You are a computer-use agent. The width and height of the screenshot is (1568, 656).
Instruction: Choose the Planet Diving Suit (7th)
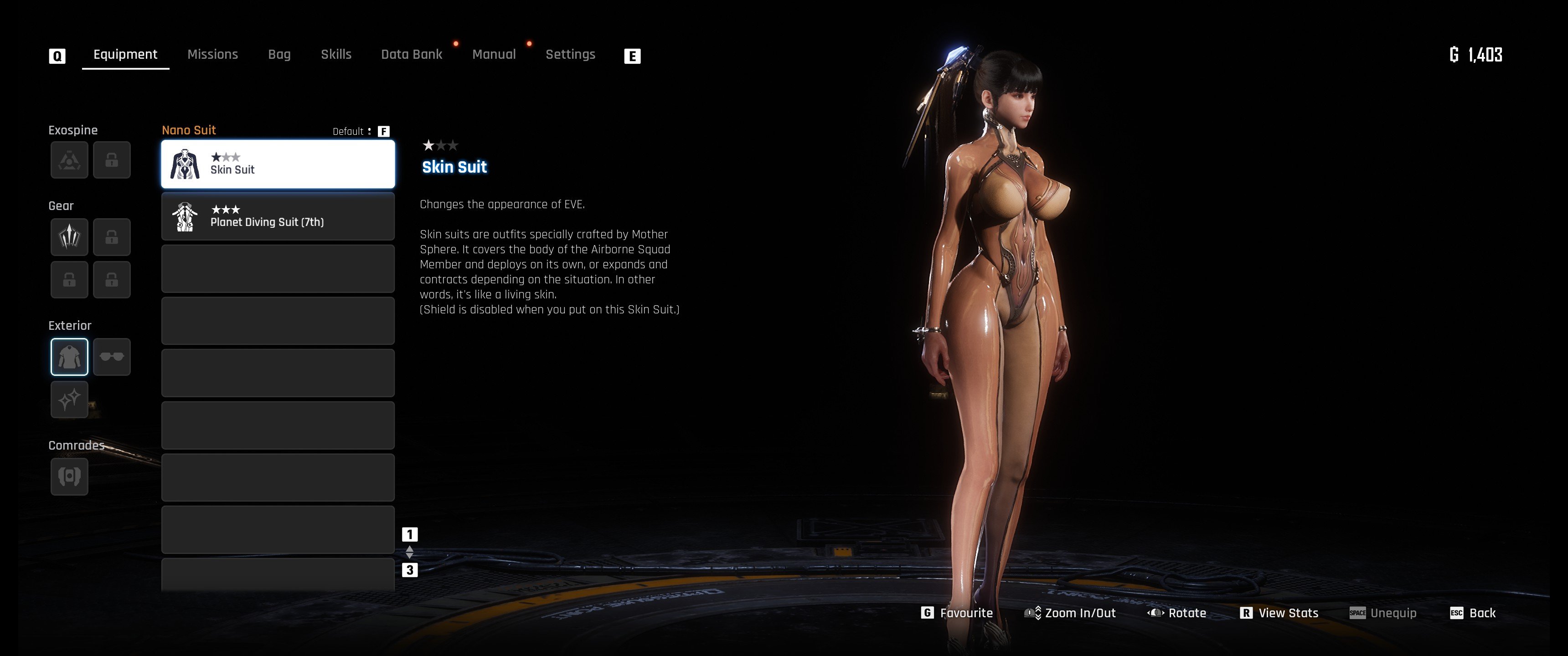tap(278, 217)
